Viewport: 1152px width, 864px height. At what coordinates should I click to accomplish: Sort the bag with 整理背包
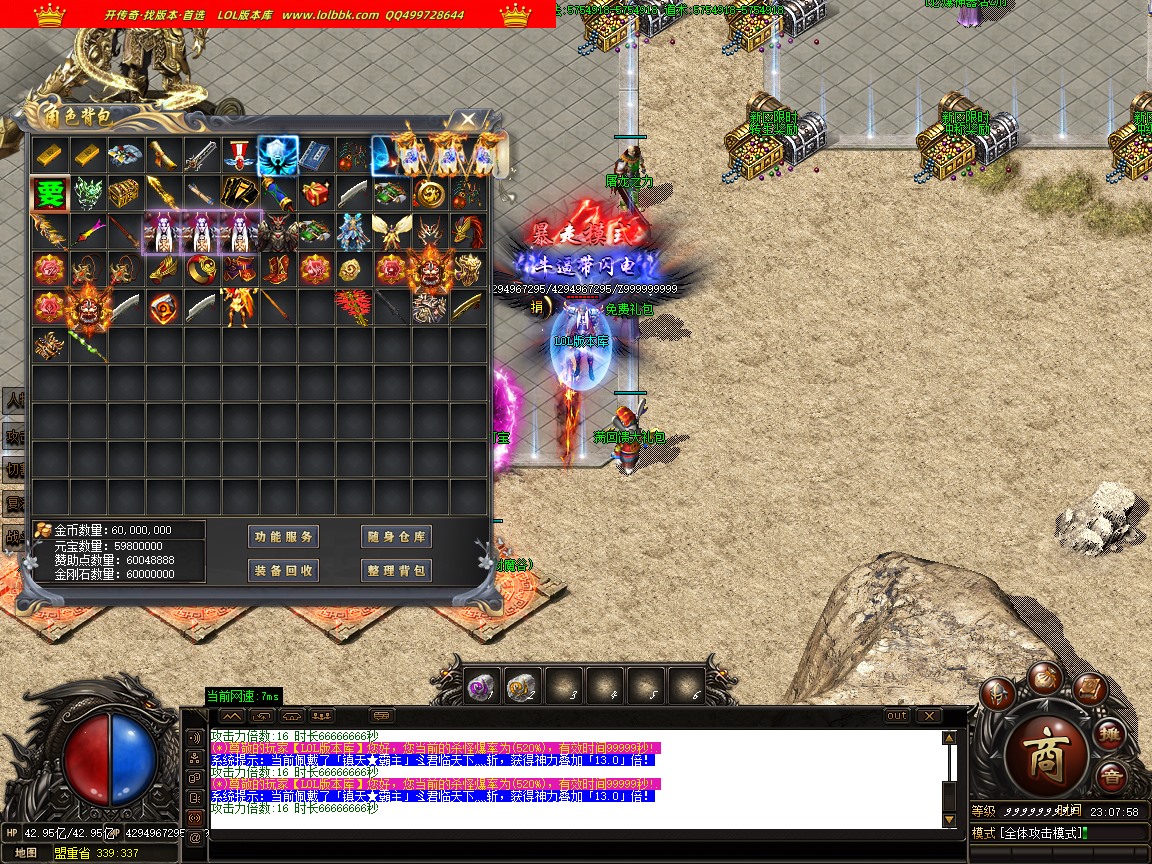pyautogui.click(x=396, y=570)
